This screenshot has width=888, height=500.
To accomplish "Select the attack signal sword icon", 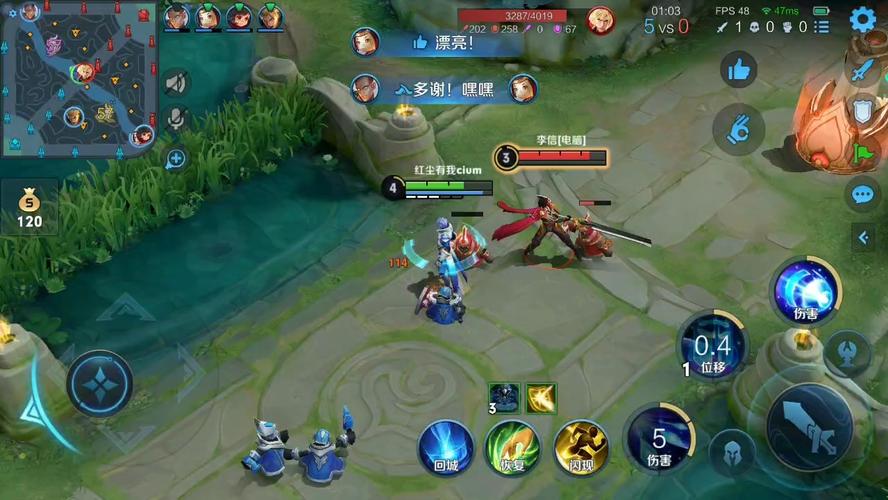I will [862, 70].
